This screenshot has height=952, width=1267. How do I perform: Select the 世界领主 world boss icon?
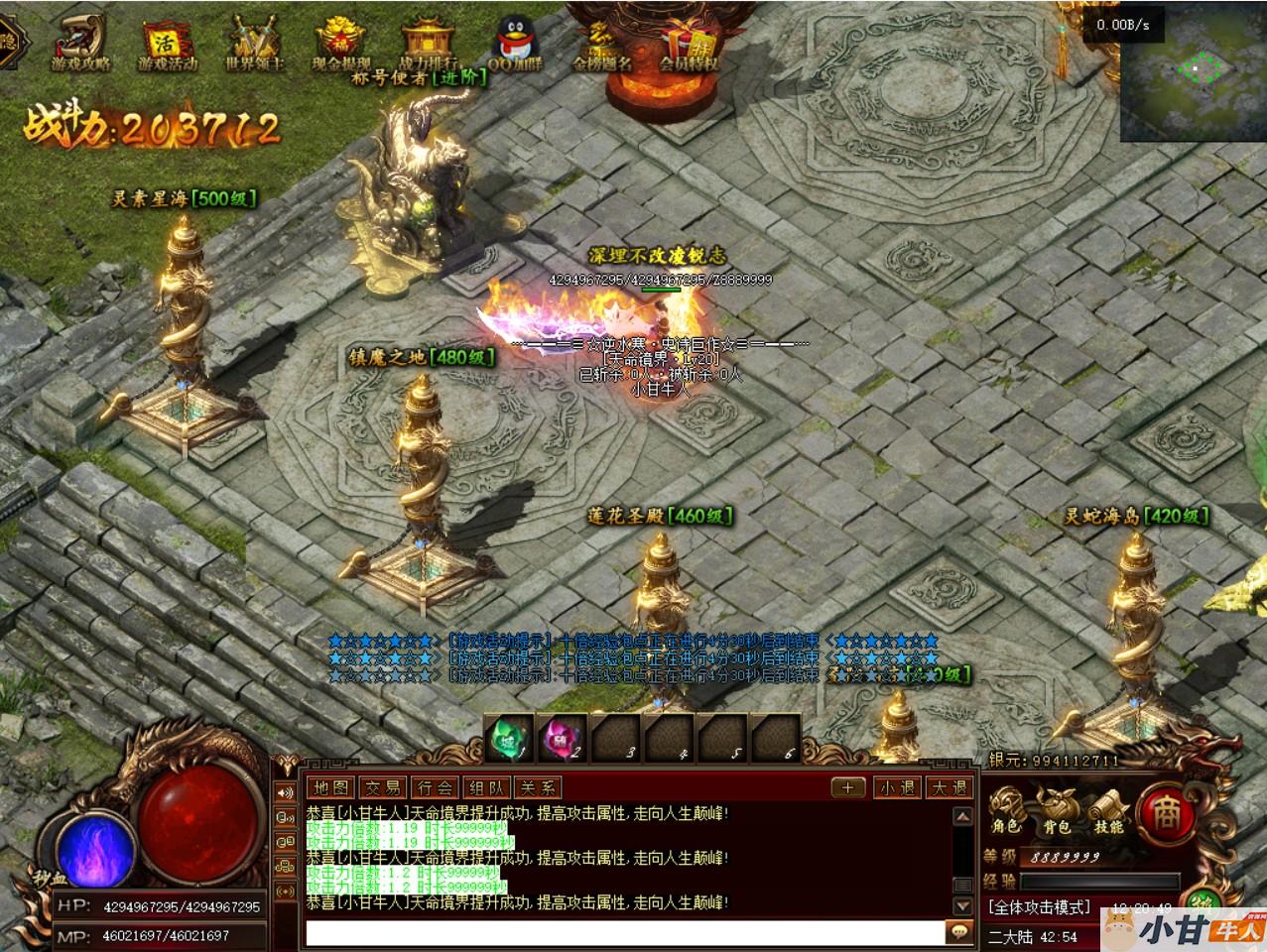(x=253, y=43)
